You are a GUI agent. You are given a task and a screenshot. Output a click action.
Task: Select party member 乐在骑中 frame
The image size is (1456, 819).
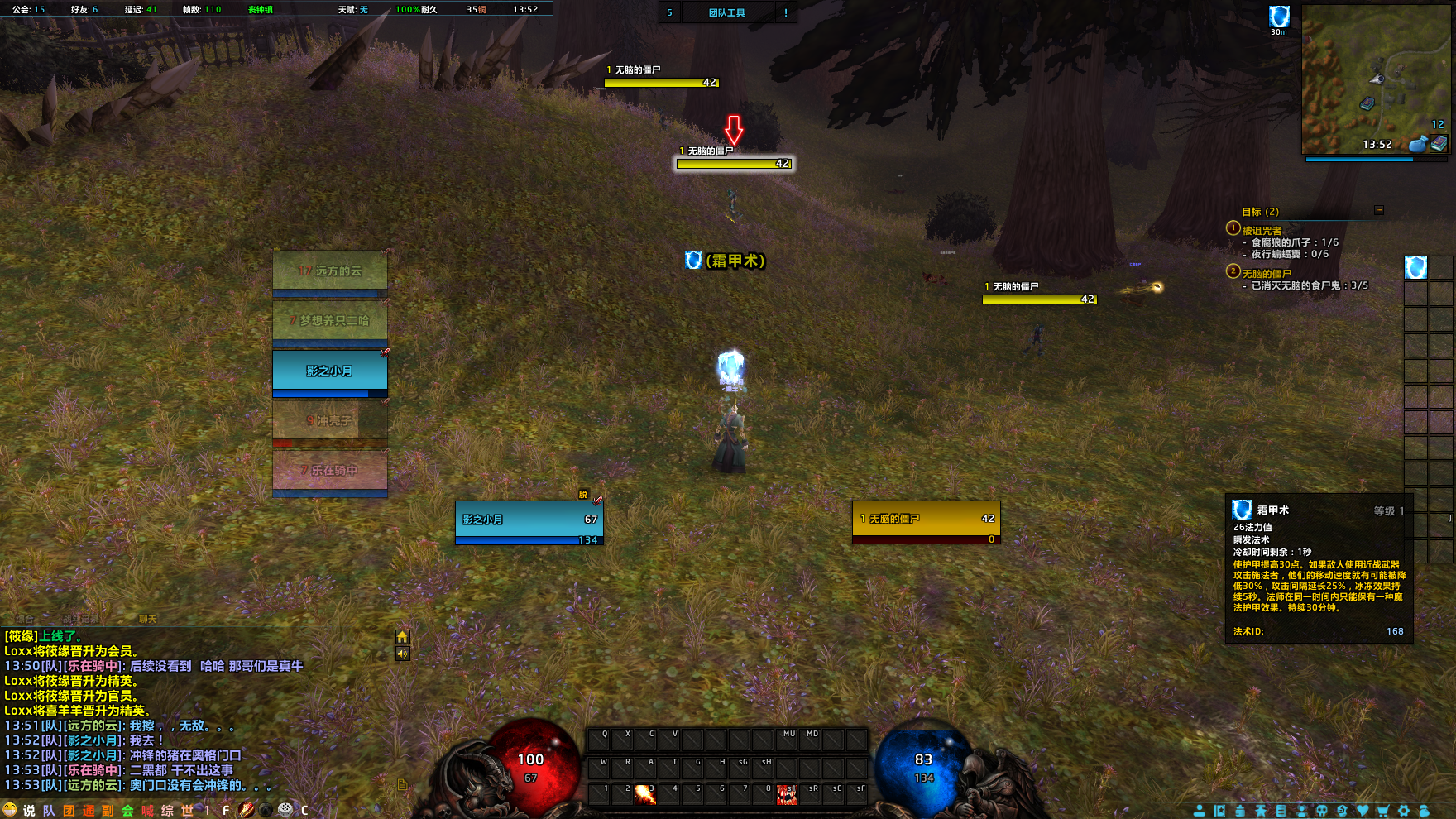[330, 471]
